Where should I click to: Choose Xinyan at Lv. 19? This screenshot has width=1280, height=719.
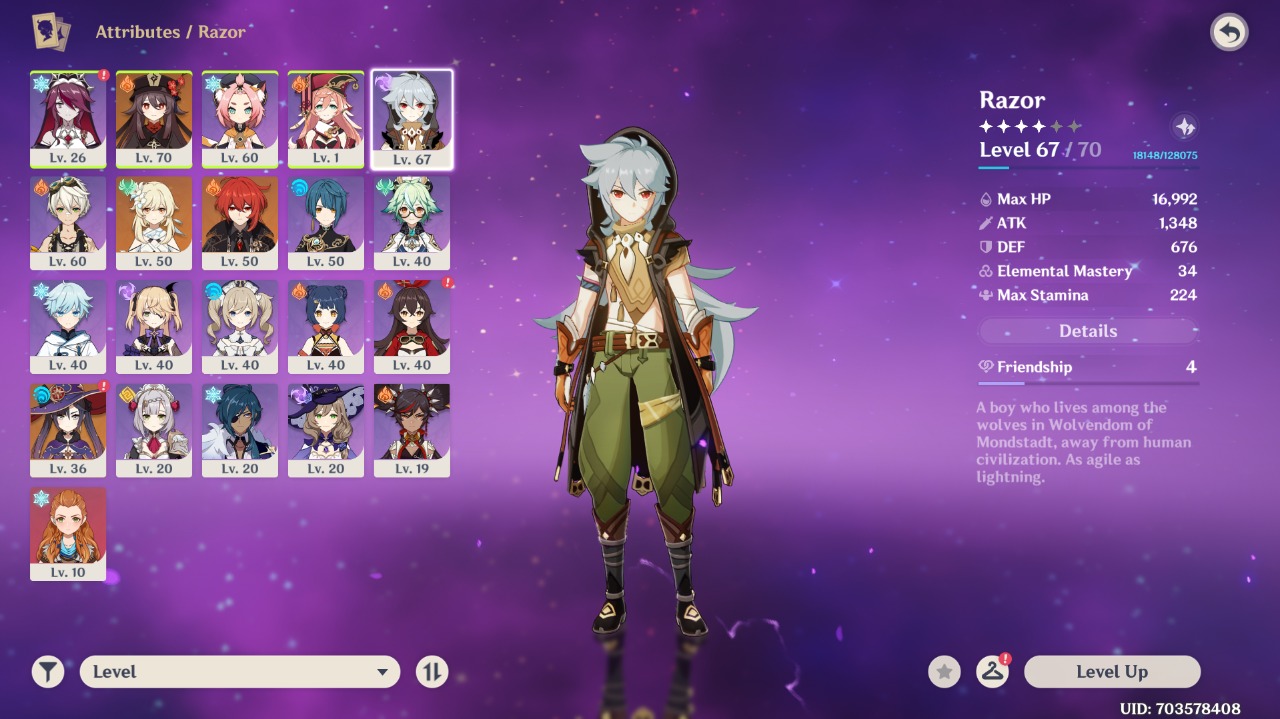tap(412, 430)
